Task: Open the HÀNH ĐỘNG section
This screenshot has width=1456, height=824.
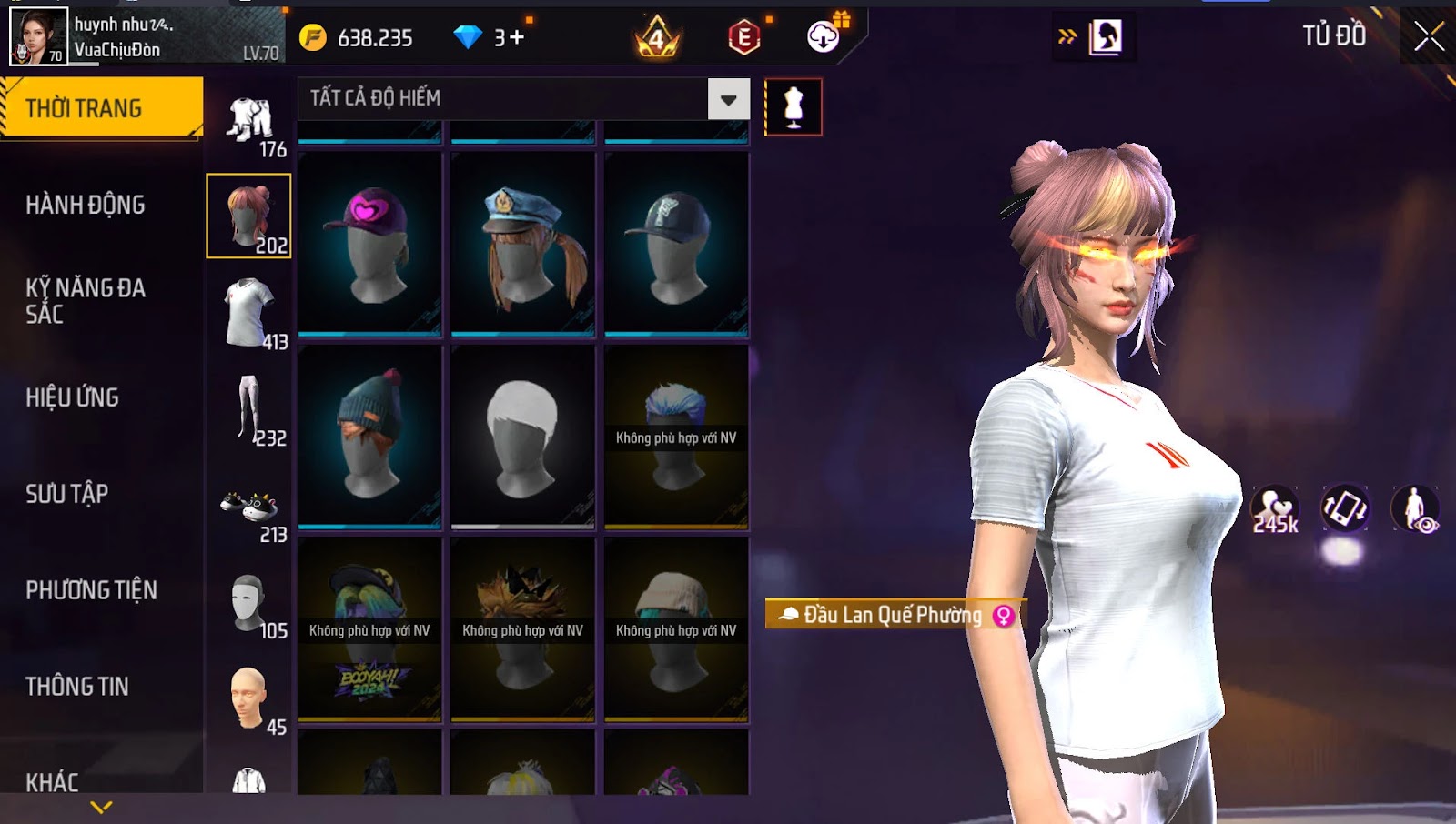Action: point(86,205)
